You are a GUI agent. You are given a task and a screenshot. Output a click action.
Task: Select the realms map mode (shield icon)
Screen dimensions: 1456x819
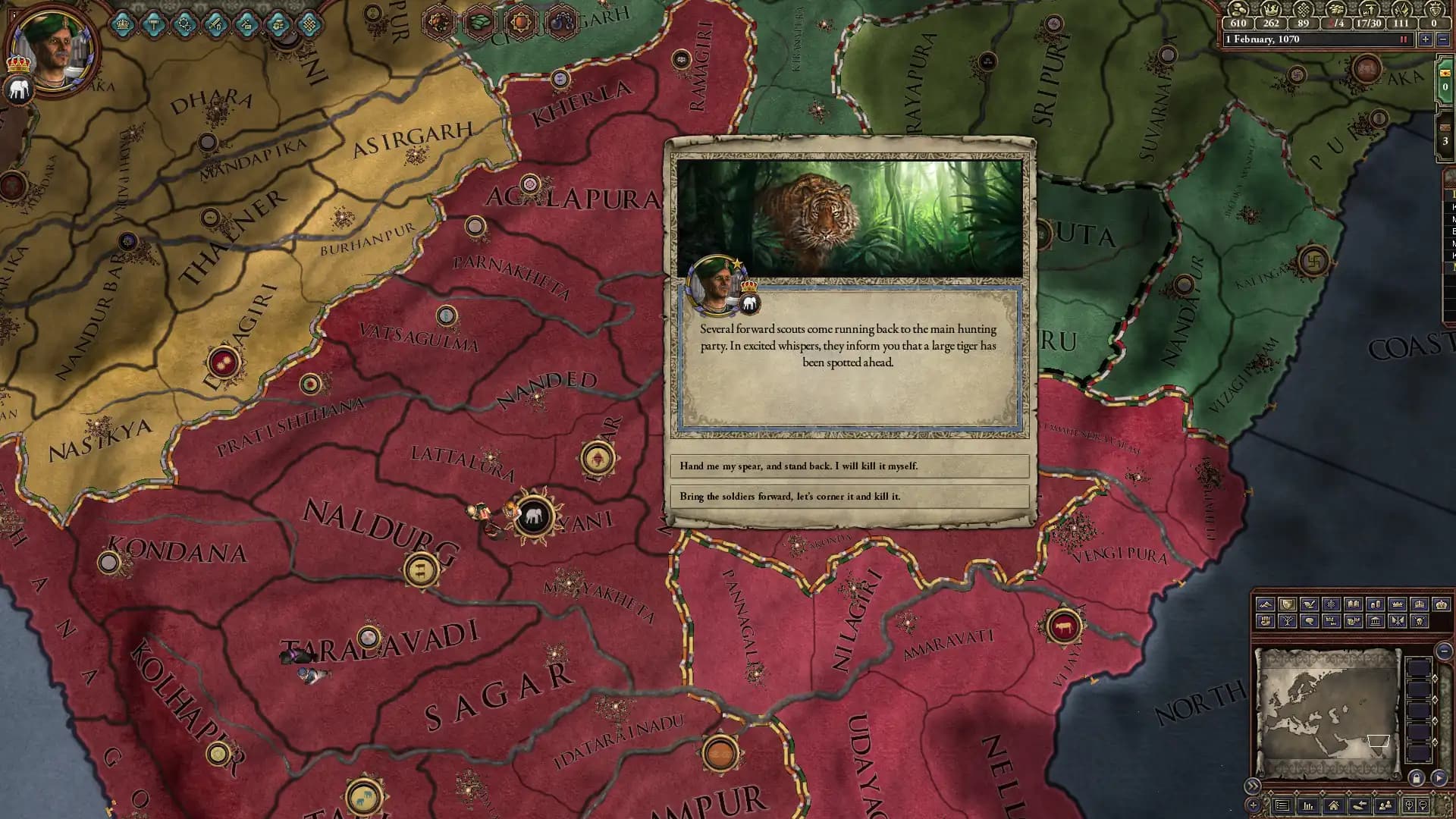point(1287,604)
